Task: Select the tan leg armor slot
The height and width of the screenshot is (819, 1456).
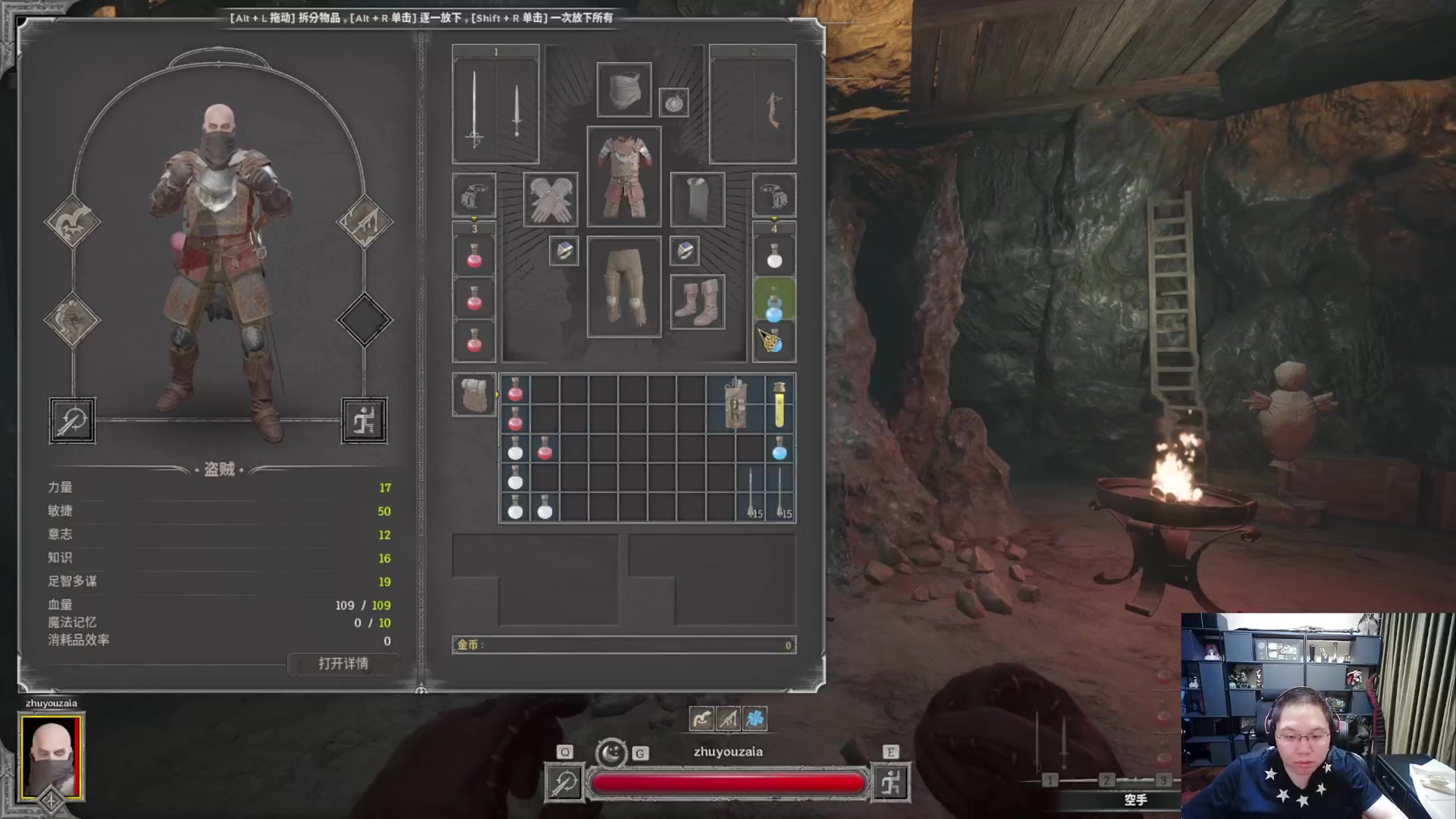Action: pos(623,287)
